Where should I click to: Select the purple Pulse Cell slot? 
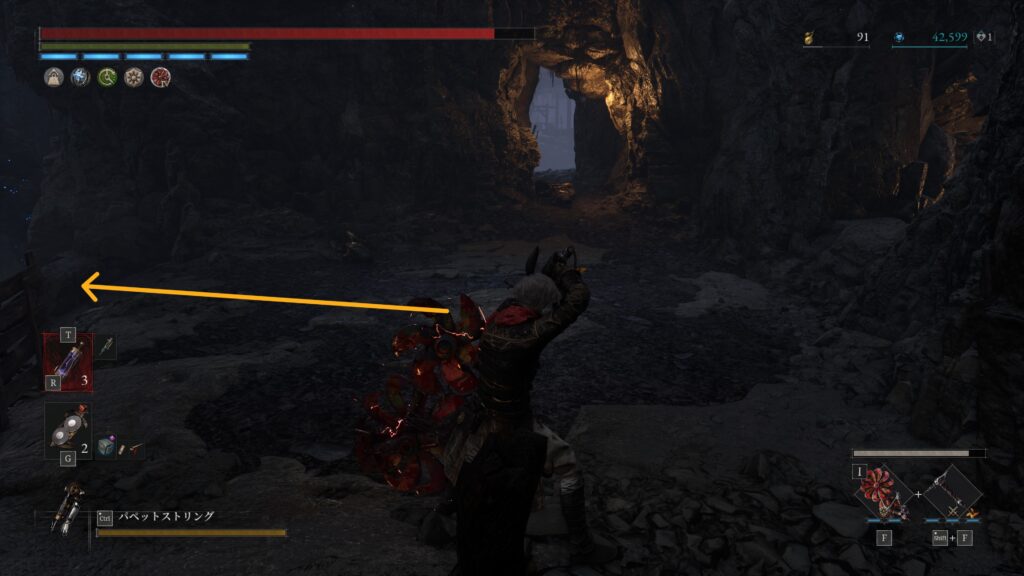67,362
